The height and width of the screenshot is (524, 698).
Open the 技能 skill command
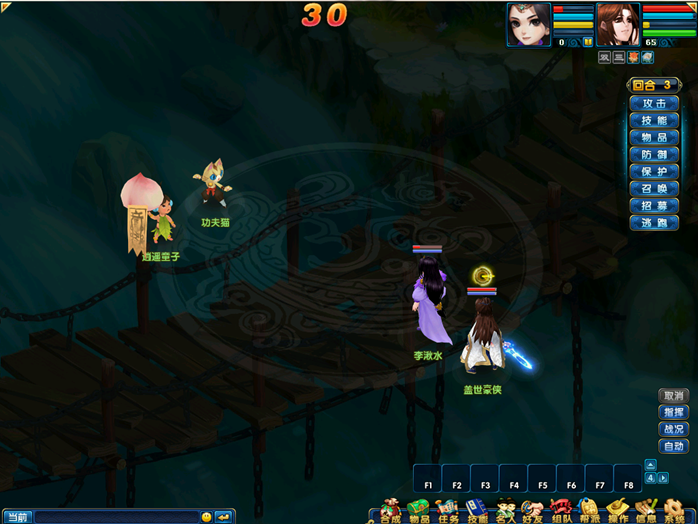coord(654,120)
